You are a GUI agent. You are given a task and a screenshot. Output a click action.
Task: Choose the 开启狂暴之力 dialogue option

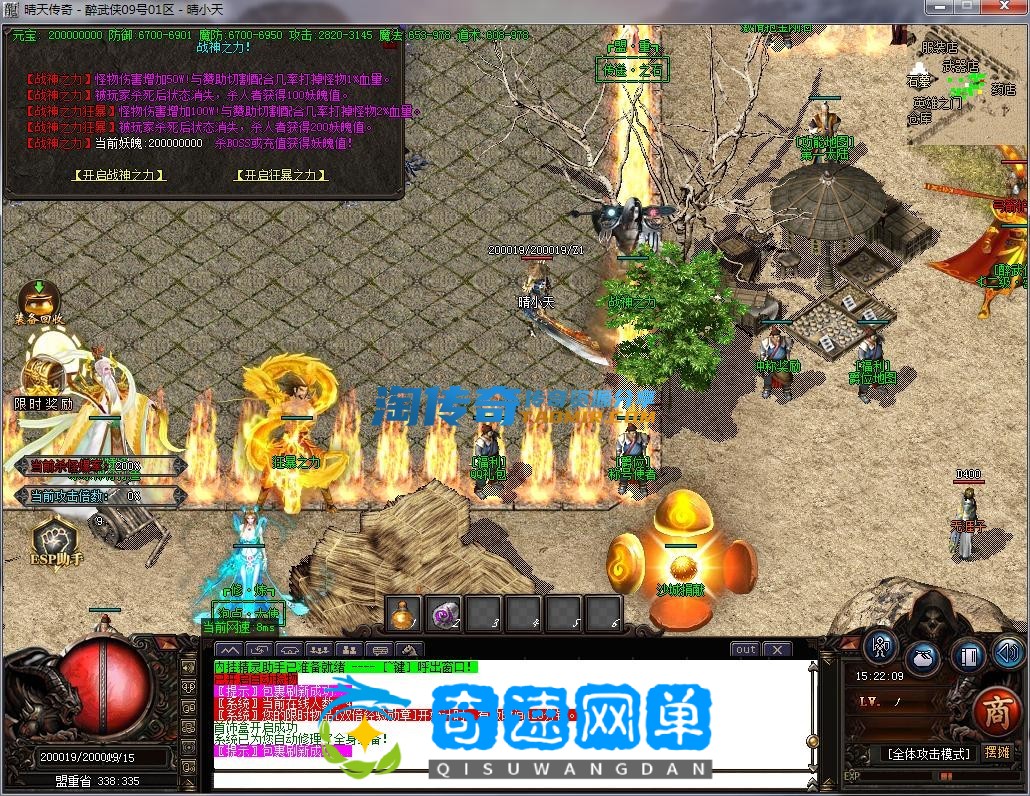tap(281, 175)
